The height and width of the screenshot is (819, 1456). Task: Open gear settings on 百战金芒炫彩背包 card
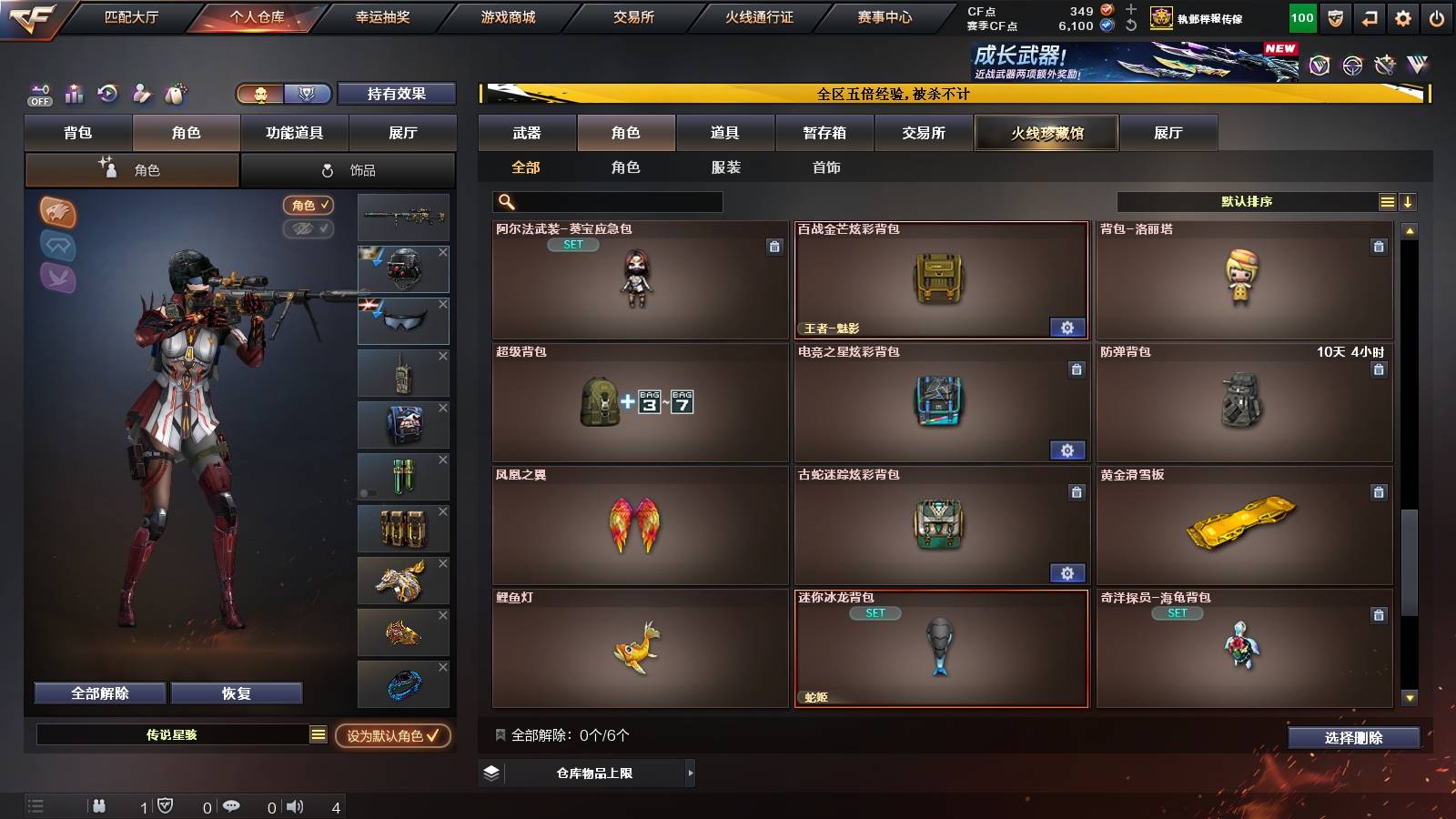(x=1067, y=326)
